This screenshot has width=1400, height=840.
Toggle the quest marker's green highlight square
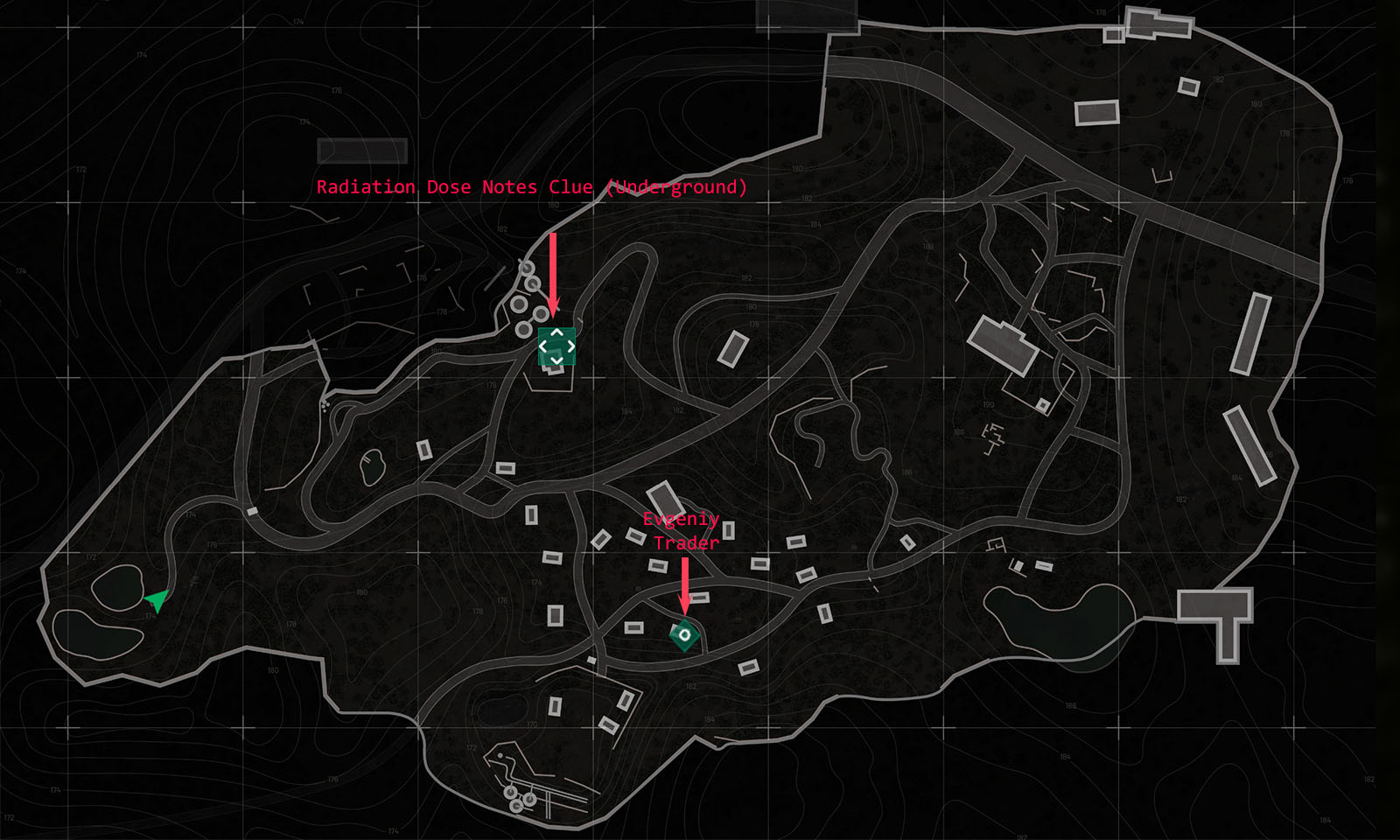pyautogui.click(x=557, y=345)
